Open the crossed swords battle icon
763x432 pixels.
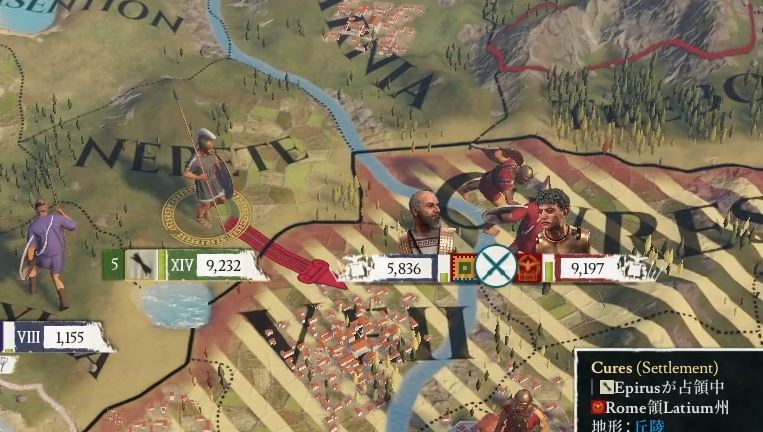(x=495, y=268)
